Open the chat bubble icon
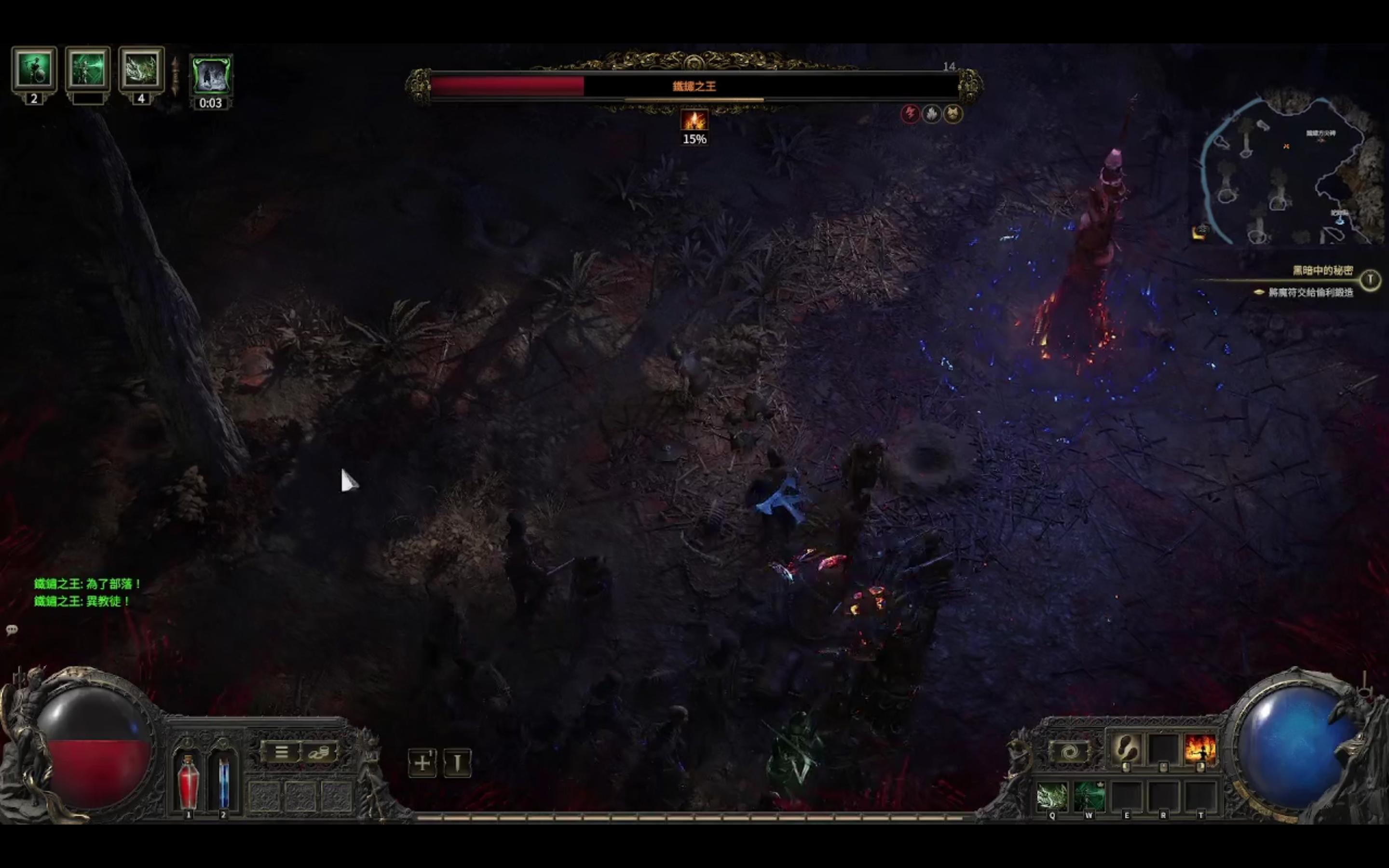 click(12, 630)
